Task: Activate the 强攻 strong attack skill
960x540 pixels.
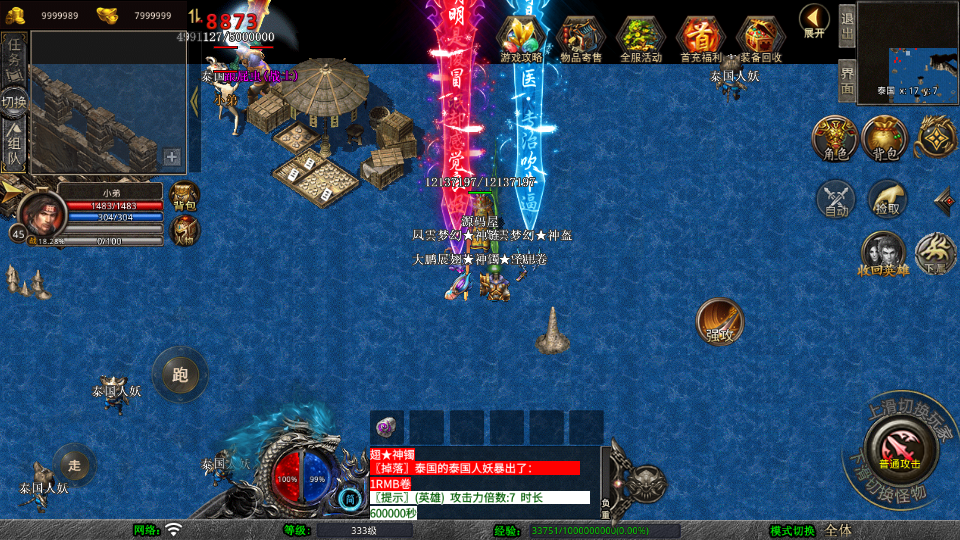Action: pyautogui.click(x=720, y=321)
